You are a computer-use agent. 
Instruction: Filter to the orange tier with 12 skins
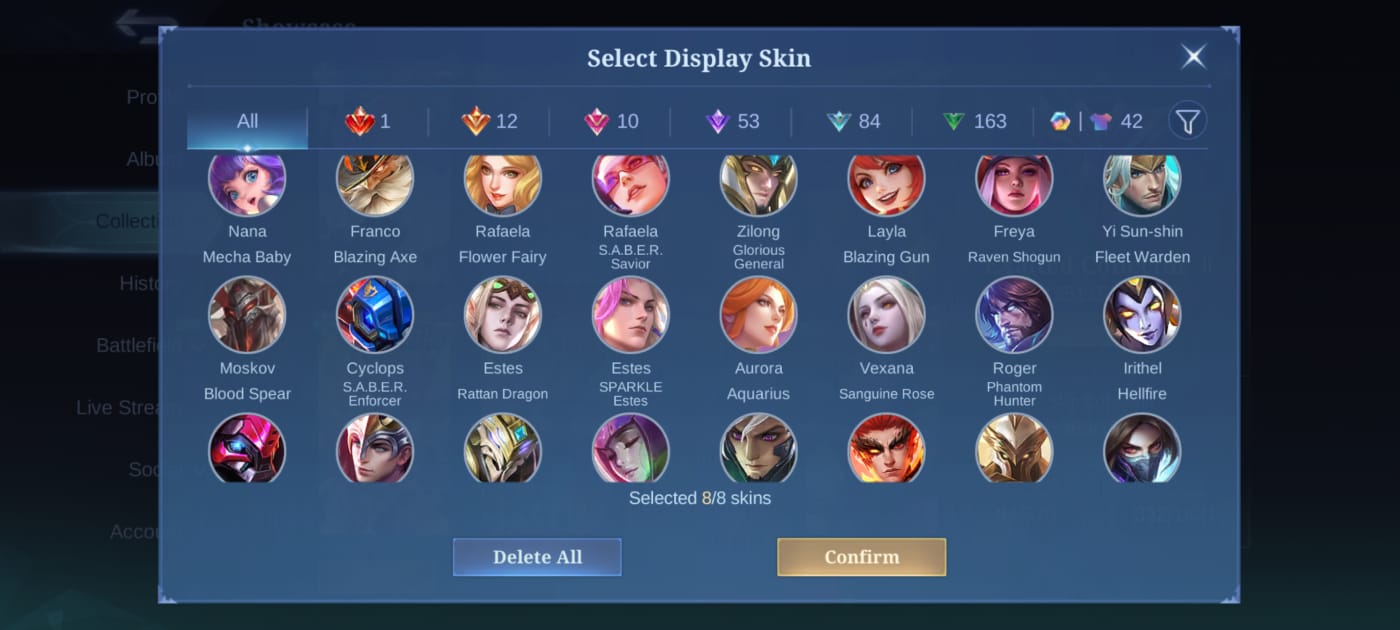tap(489, 122)
